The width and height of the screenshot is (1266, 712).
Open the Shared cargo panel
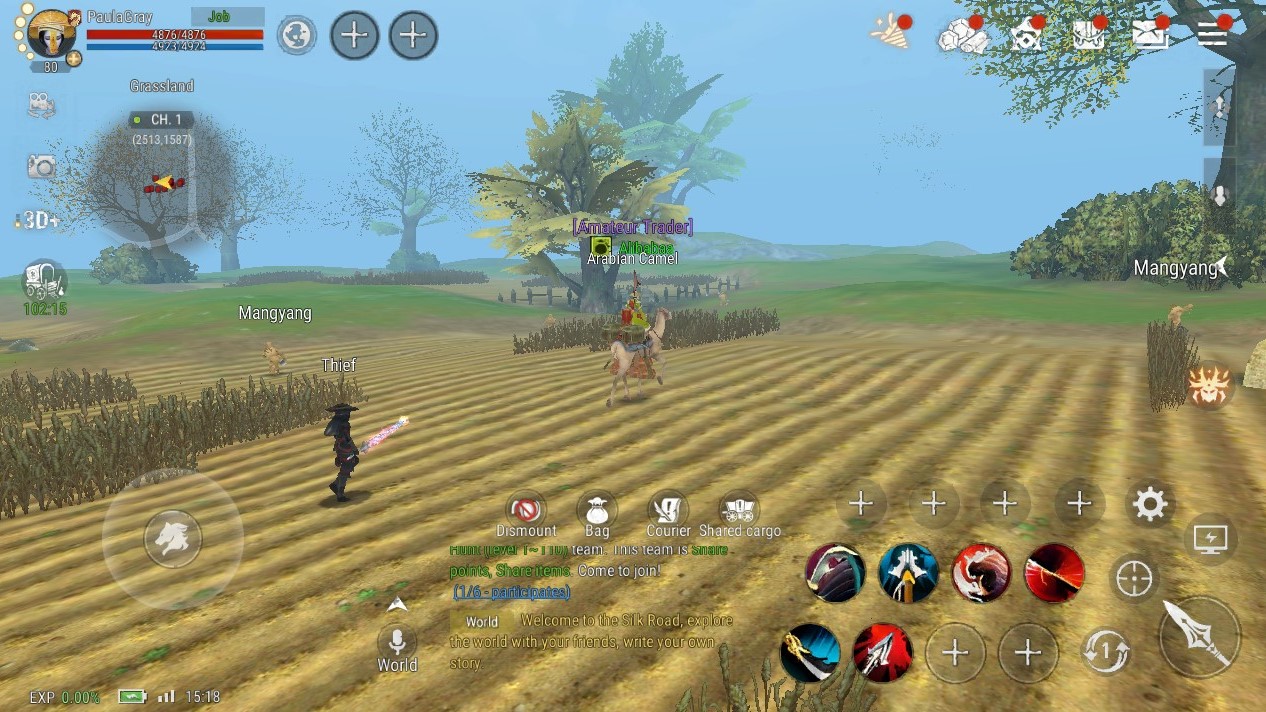(x=740, y=509)
